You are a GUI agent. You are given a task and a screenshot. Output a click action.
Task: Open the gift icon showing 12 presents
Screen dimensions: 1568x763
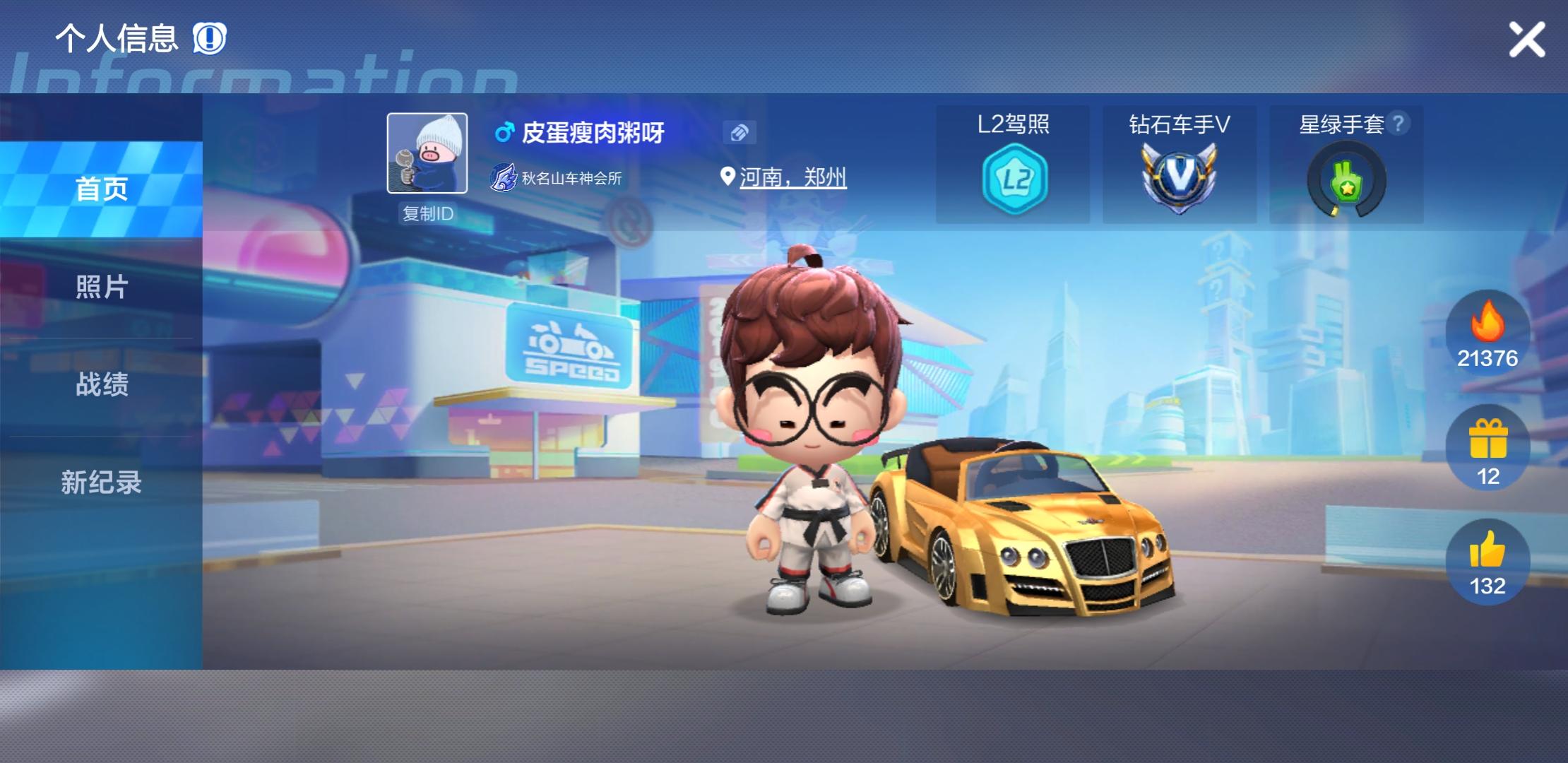[x=1488, y=445]
